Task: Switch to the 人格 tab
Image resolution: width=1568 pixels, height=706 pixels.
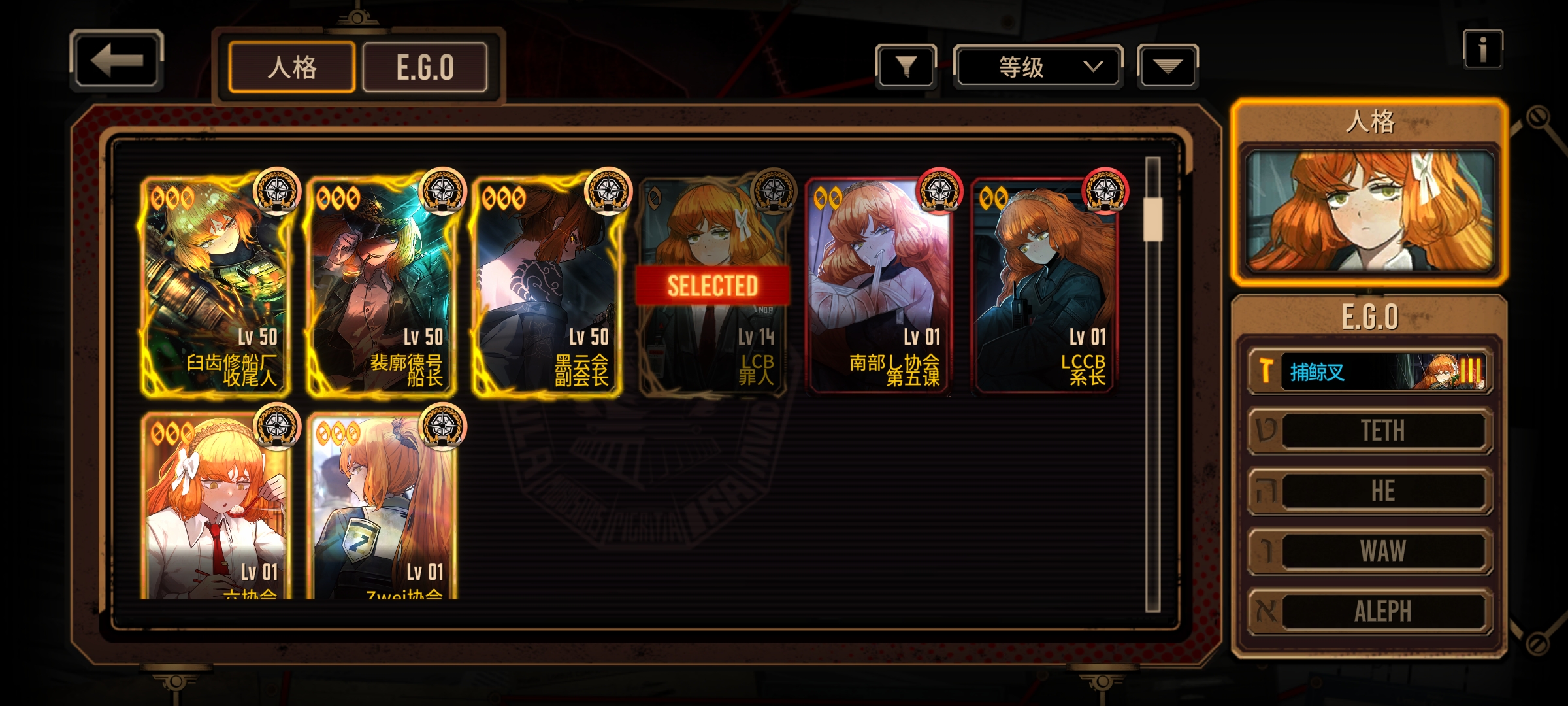Action: tap(291, 67)
